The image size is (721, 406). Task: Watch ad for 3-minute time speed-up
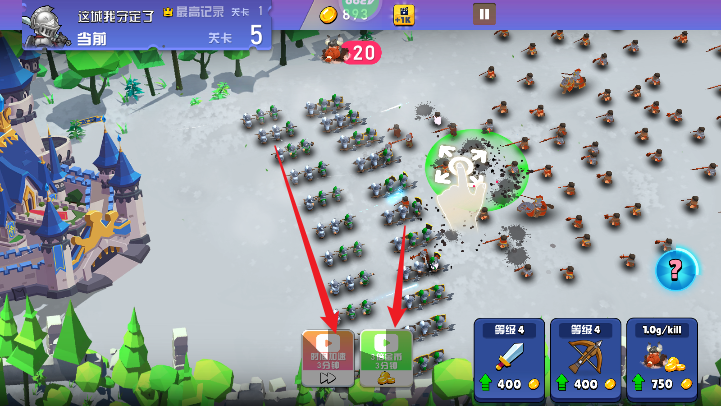[329, 358]
